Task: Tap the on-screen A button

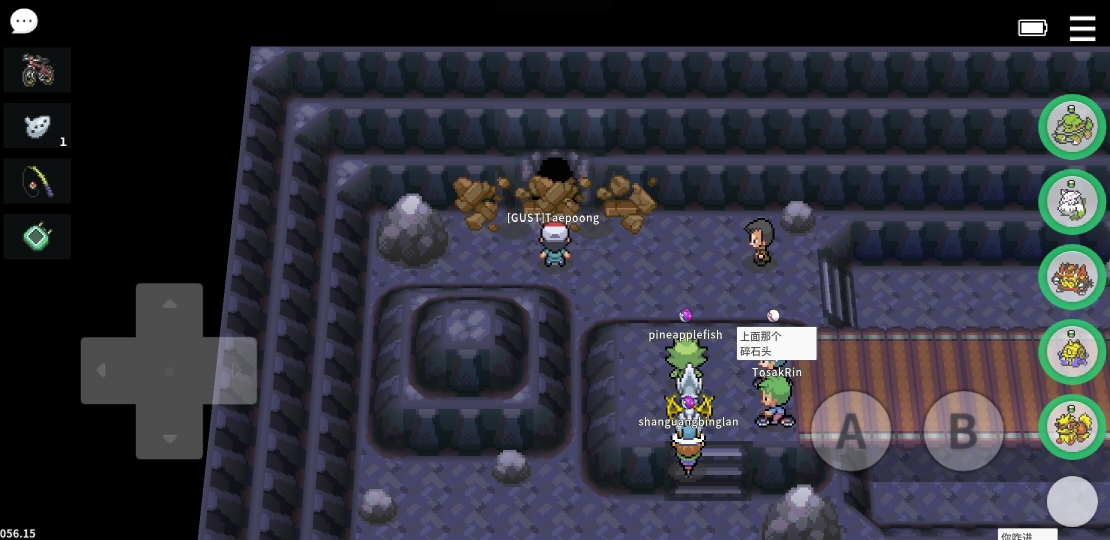Action: pos(850,431)
